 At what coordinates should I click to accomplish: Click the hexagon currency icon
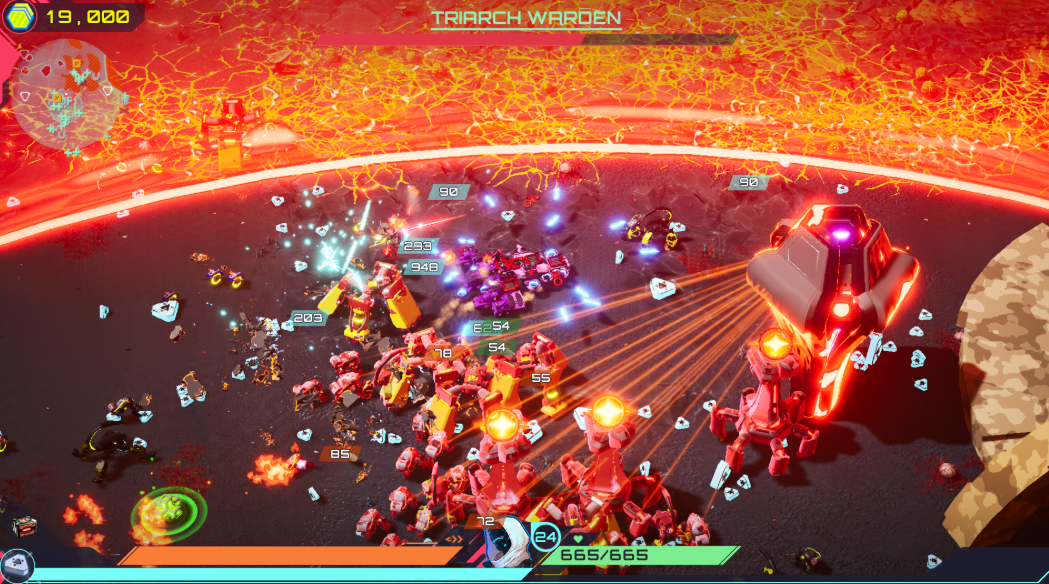coord(20,17)
